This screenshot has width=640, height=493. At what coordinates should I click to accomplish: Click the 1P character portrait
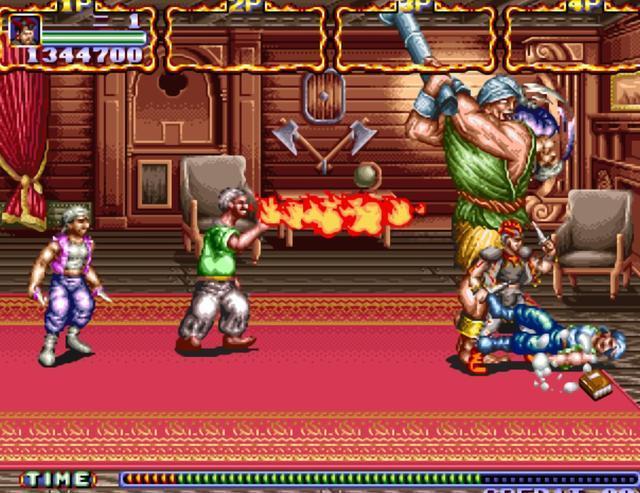(25, 30)
